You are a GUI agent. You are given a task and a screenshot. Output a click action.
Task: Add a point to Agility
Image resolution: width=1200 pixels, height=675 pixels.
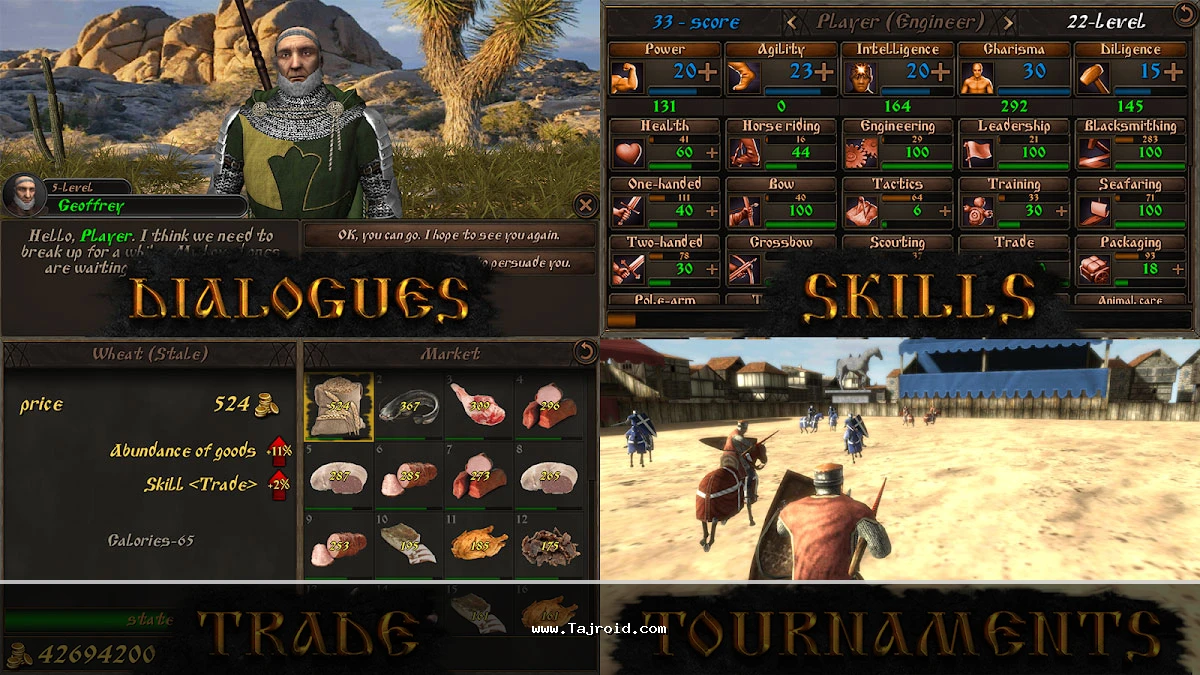(x=824, y=71)
